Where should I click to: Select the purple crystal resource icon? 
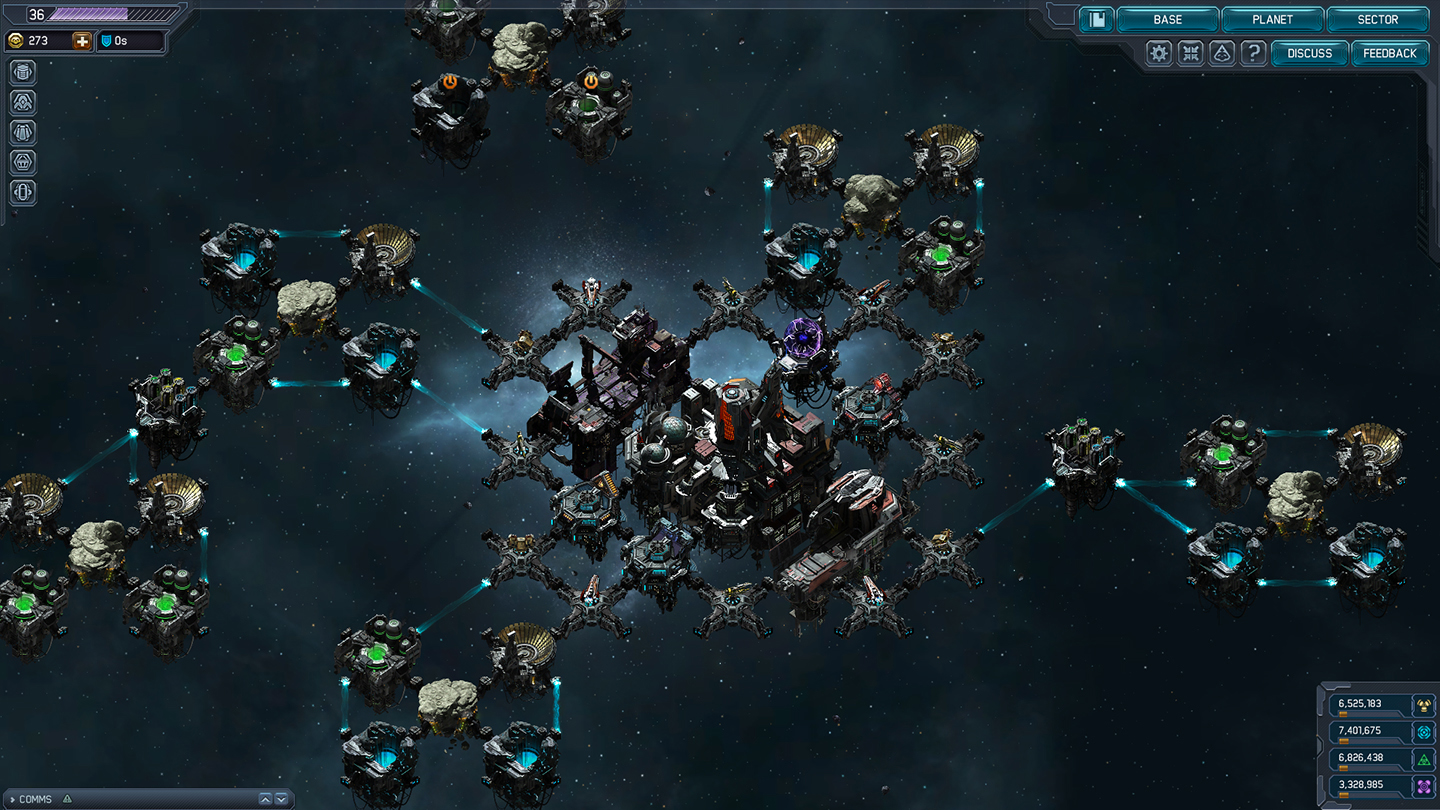point(1424,785)
